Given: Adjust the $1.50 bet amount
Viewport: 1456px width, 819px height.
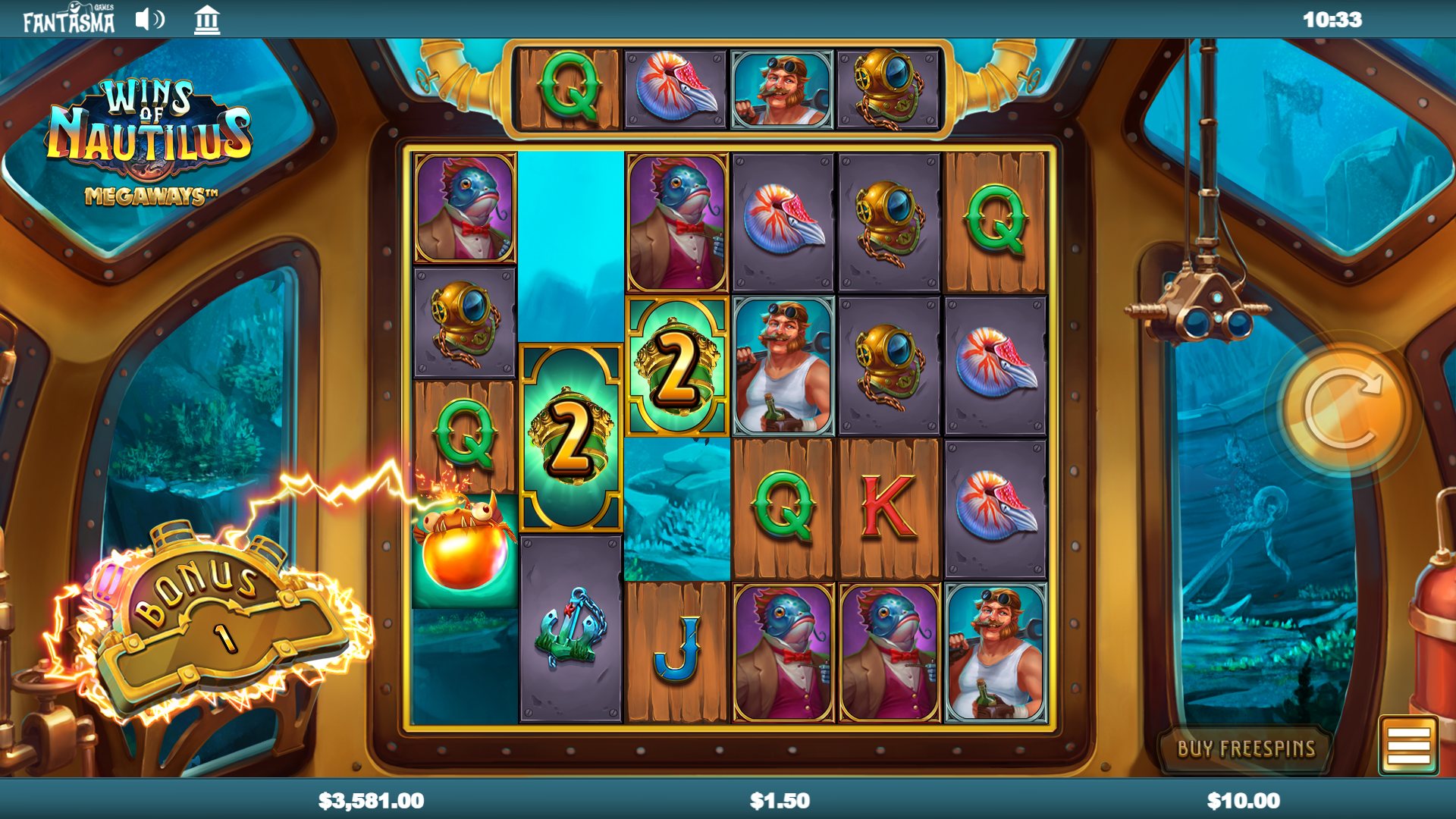Looking at the screenshot, I should [780, 801].
